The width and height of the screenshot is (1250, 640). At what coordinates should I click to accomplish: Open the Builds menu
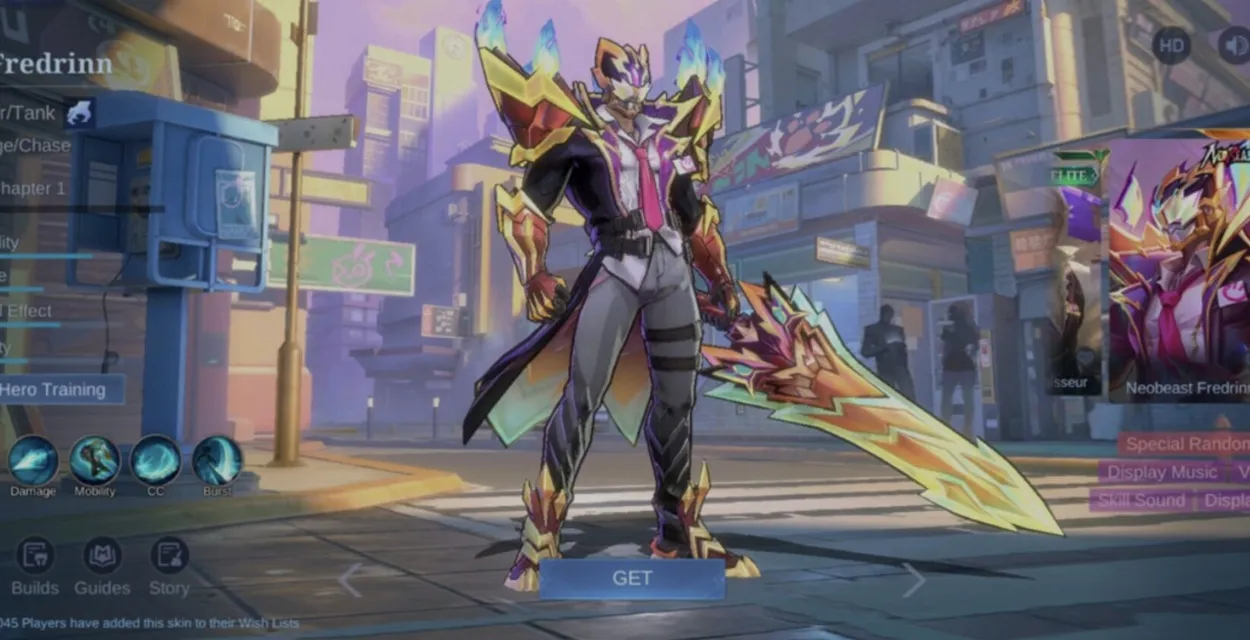(35, 567)
